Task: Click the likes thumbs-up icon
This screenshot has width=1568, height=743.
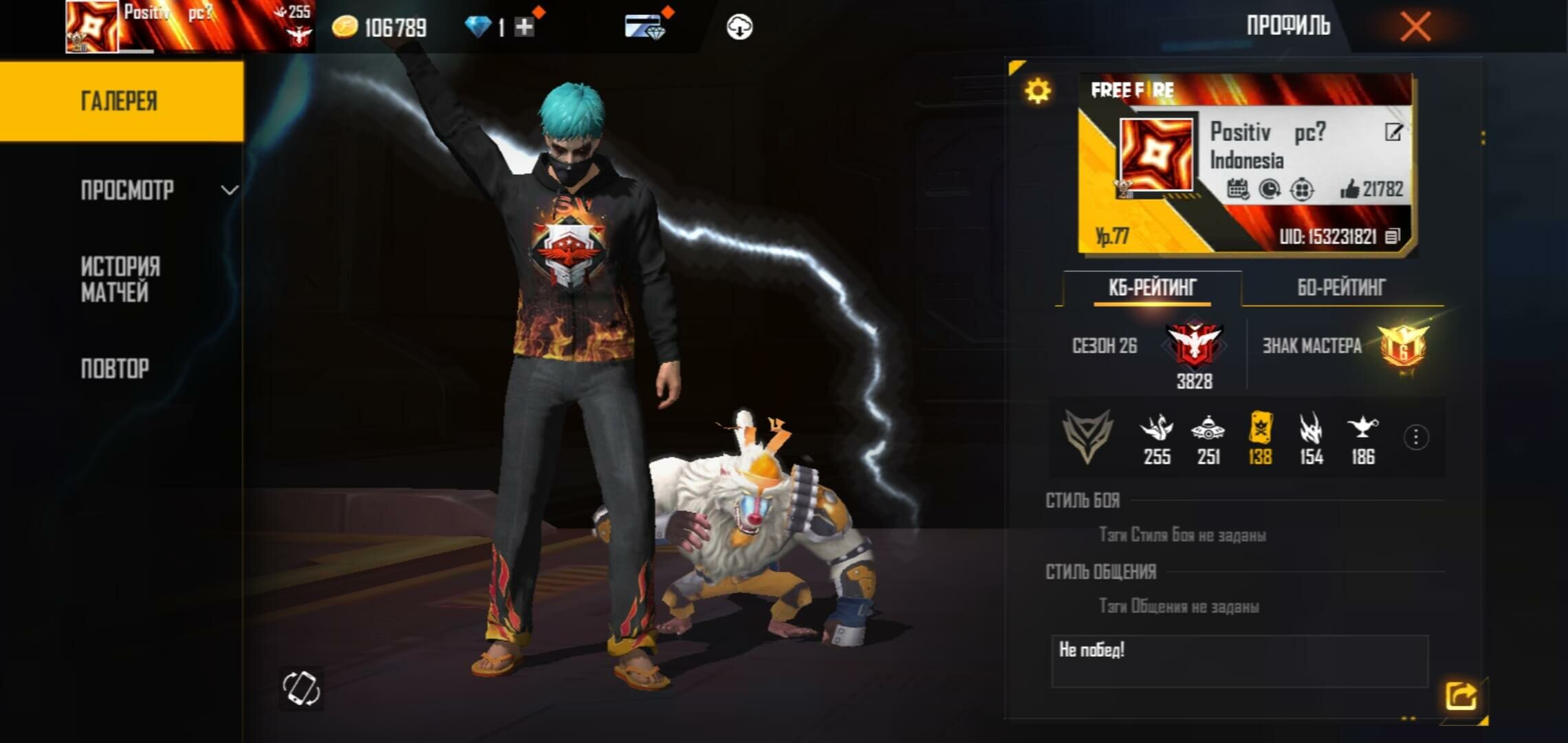Action: 1350,189
